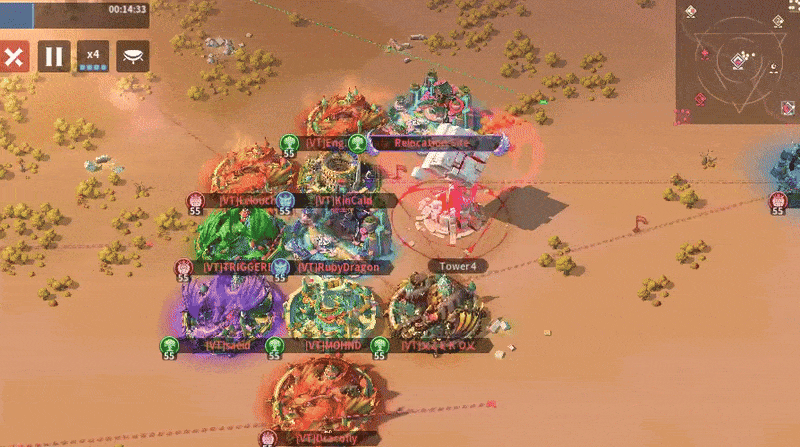The image size is (800, 447).
Task: Open the minimap
Action: click(x=737, y=55)
